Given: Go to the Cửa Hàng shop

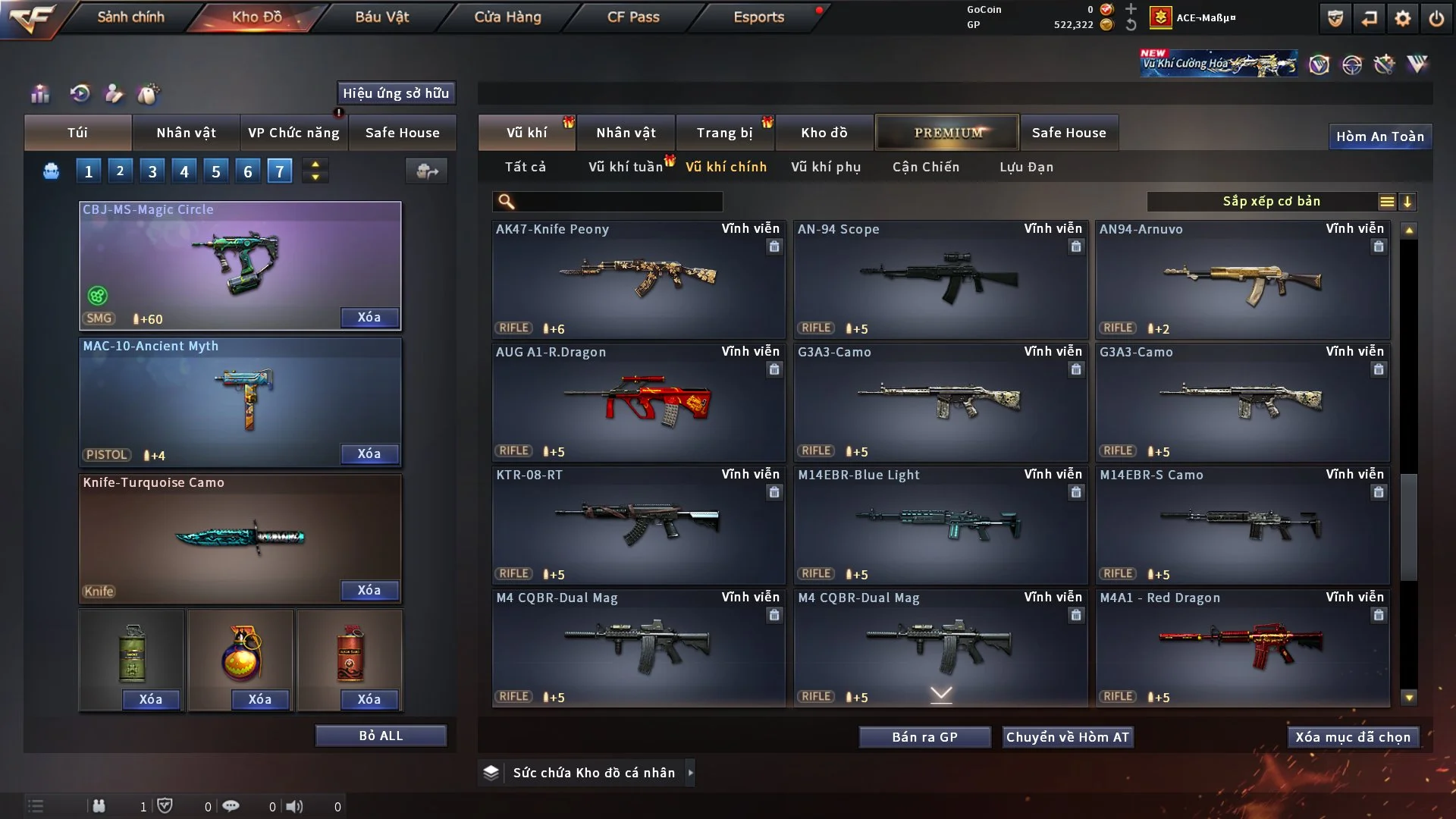Looking at the screenshot, I should coord(507,17).
